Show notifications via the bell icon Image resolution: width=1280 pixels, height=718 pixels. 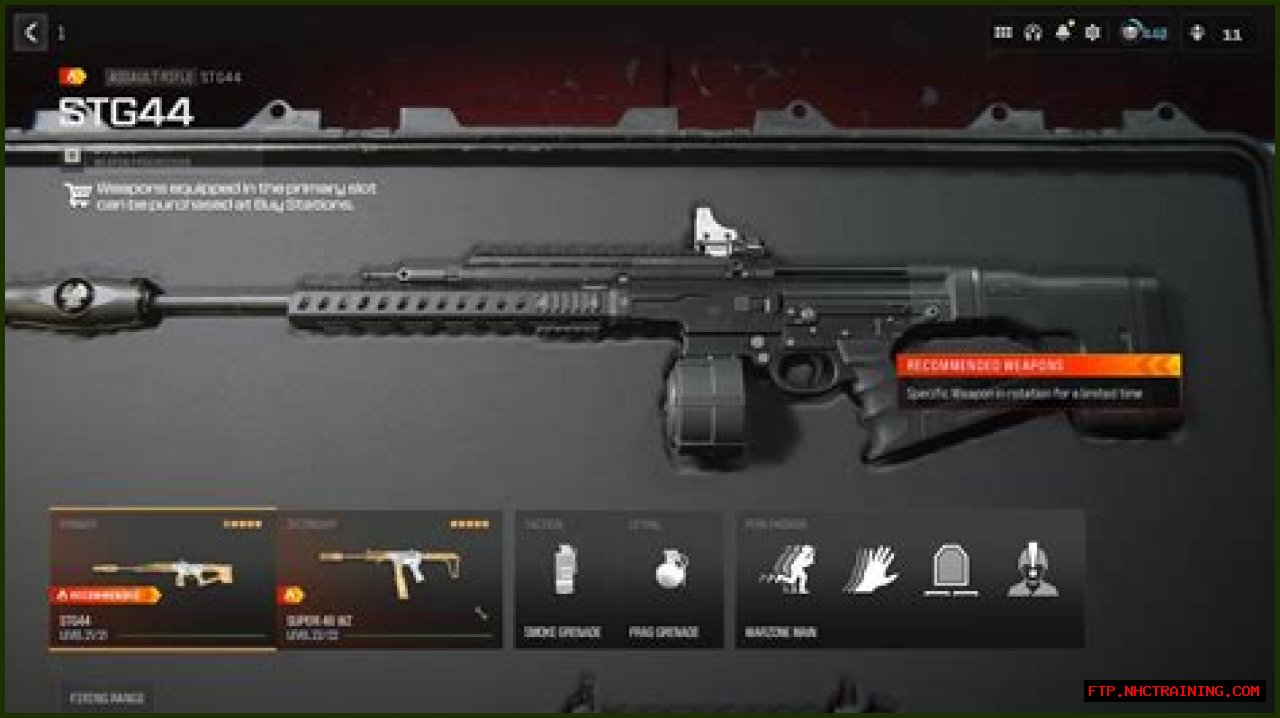tap(1063, 33)
